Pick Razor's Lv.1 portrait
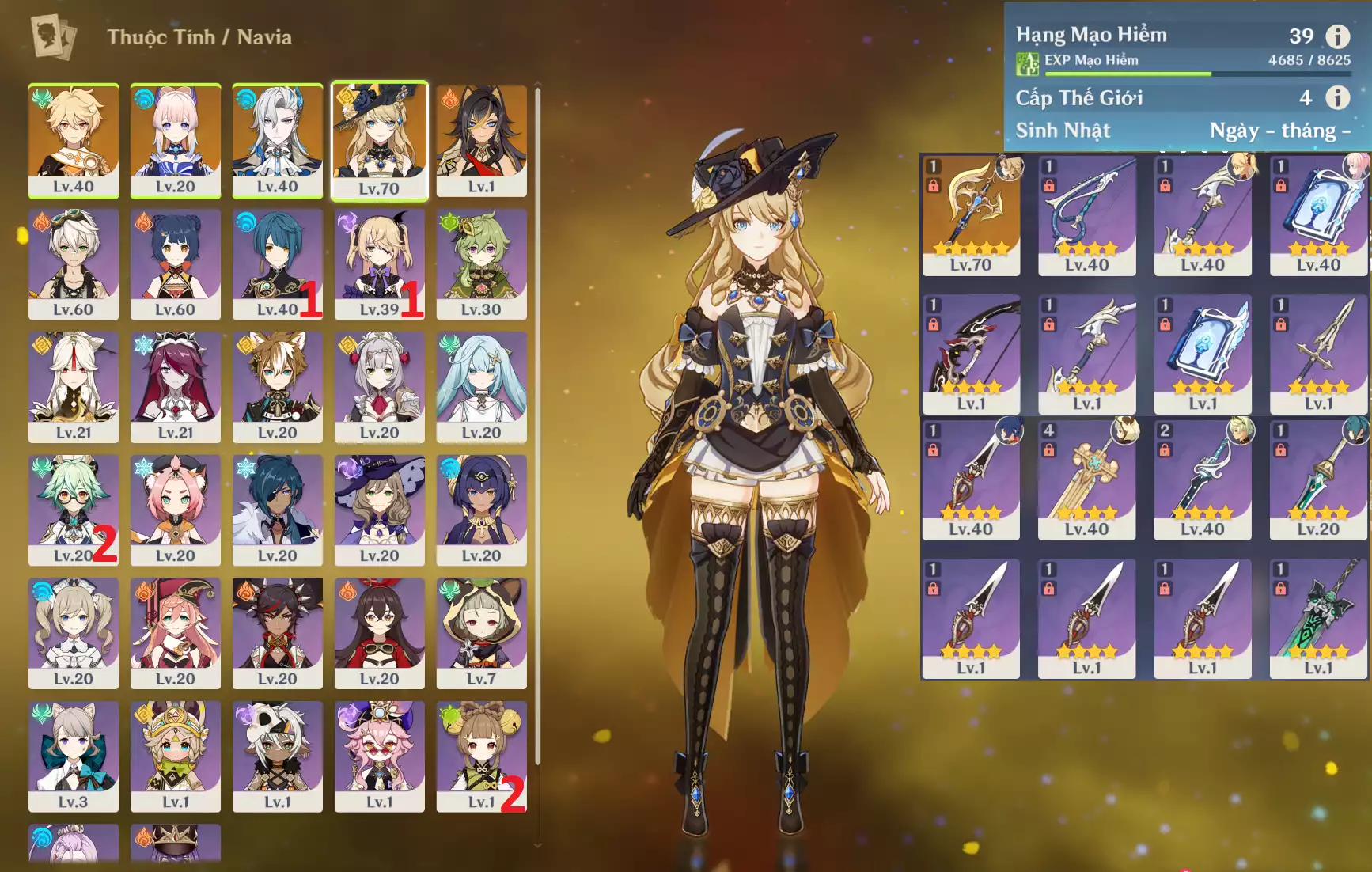This screenshot has height=872, width=1372. coord(277,756)
